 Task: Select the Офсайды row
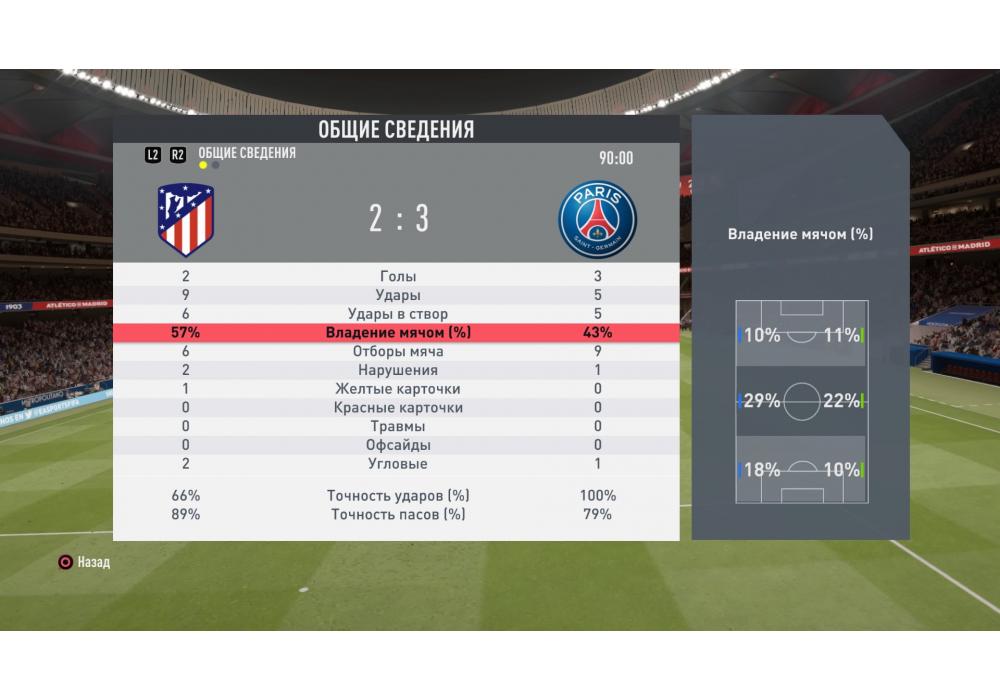tap(398, 445)
